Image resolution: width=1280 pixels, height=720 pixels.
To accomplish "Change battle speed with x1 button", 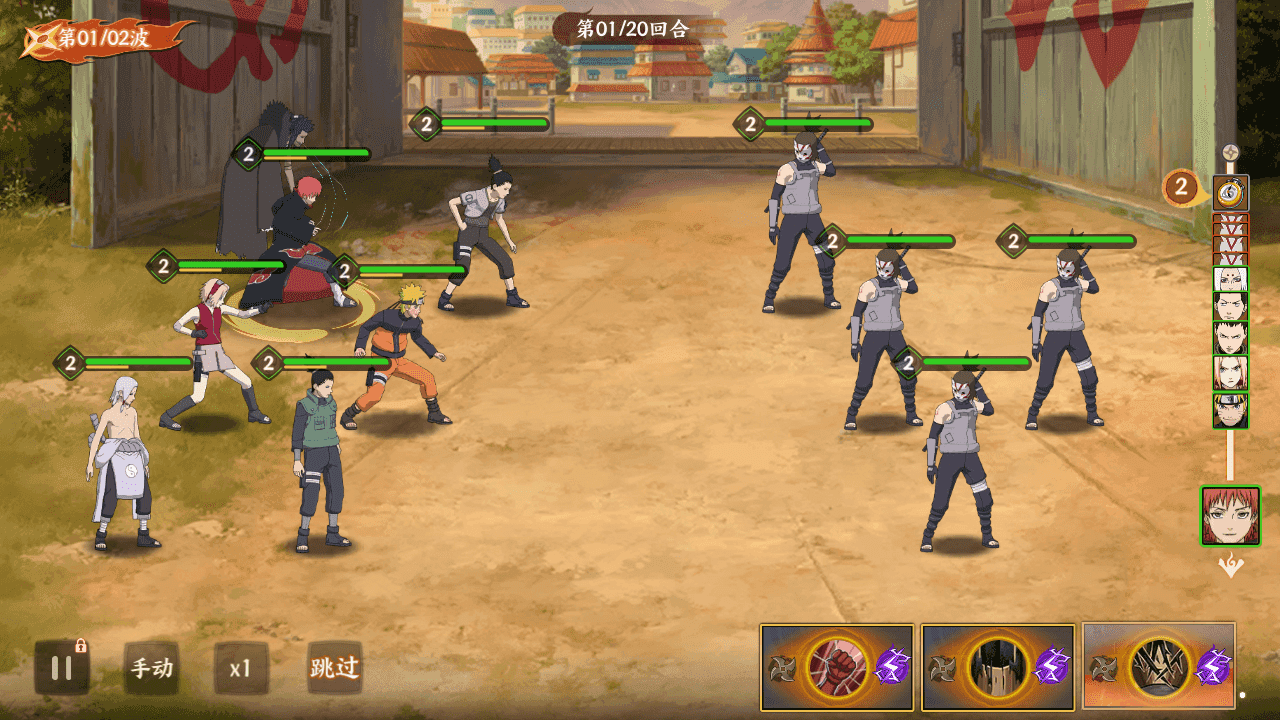I will (241, 668).
